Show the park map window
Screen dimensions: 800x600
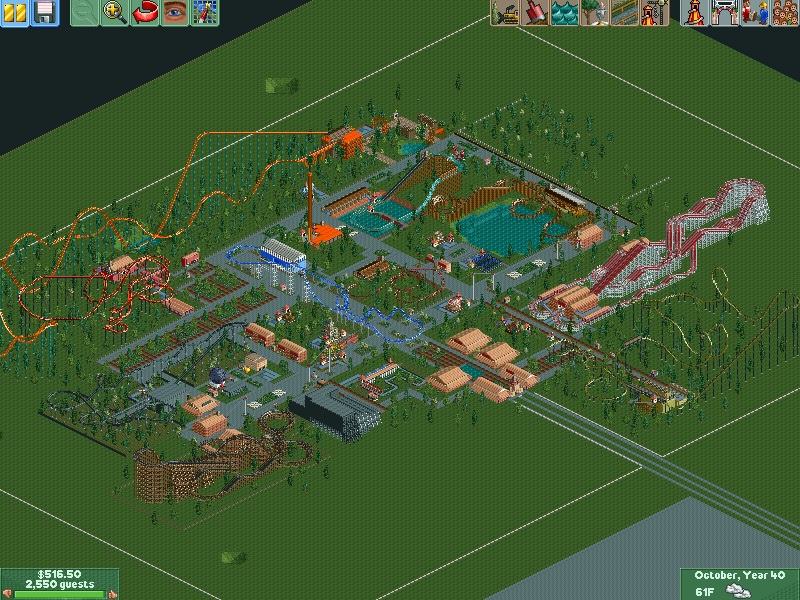pos(205,13)
